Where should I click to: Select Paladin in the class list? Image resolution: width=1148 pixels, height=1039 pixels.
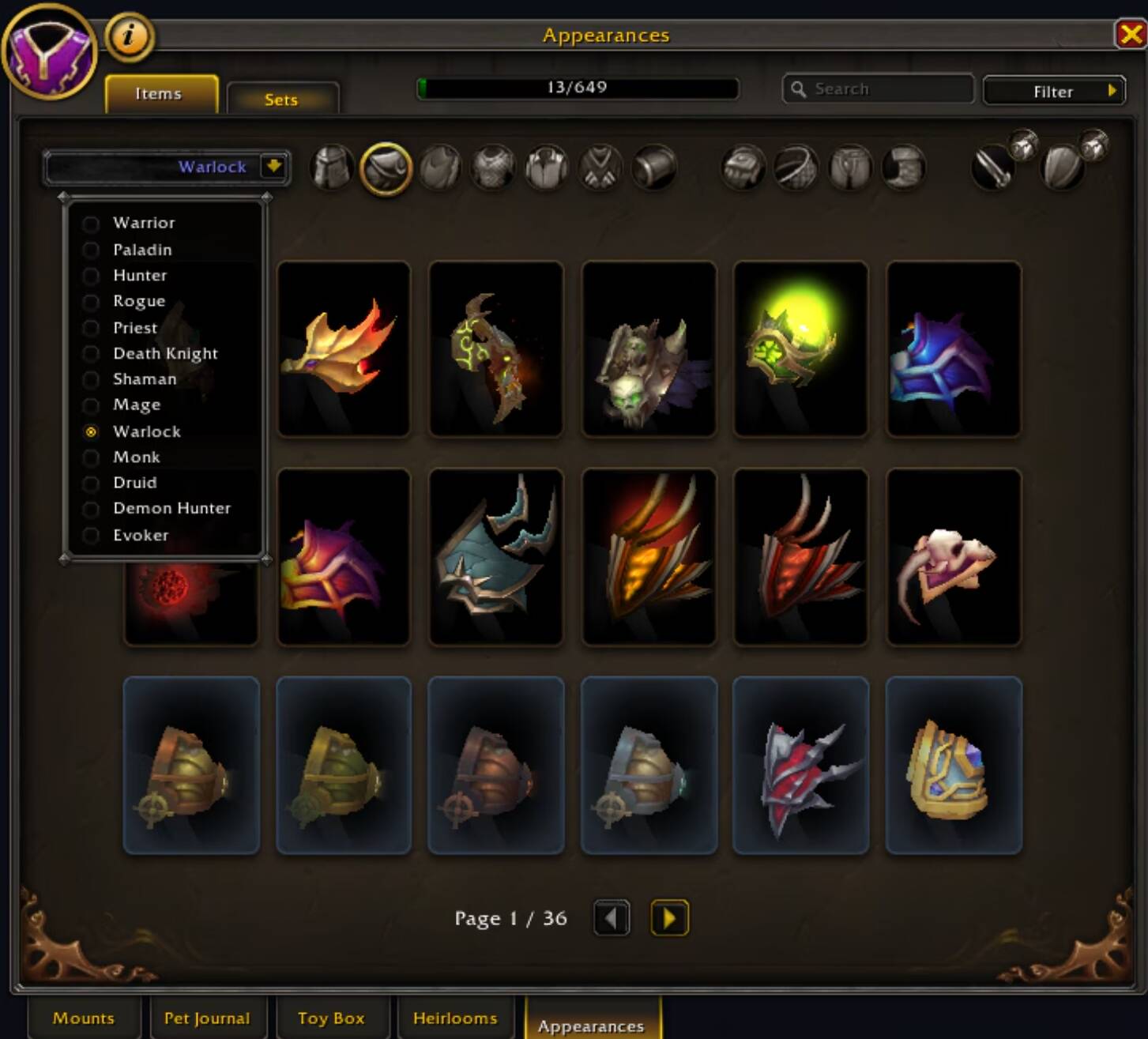(142, 250)
